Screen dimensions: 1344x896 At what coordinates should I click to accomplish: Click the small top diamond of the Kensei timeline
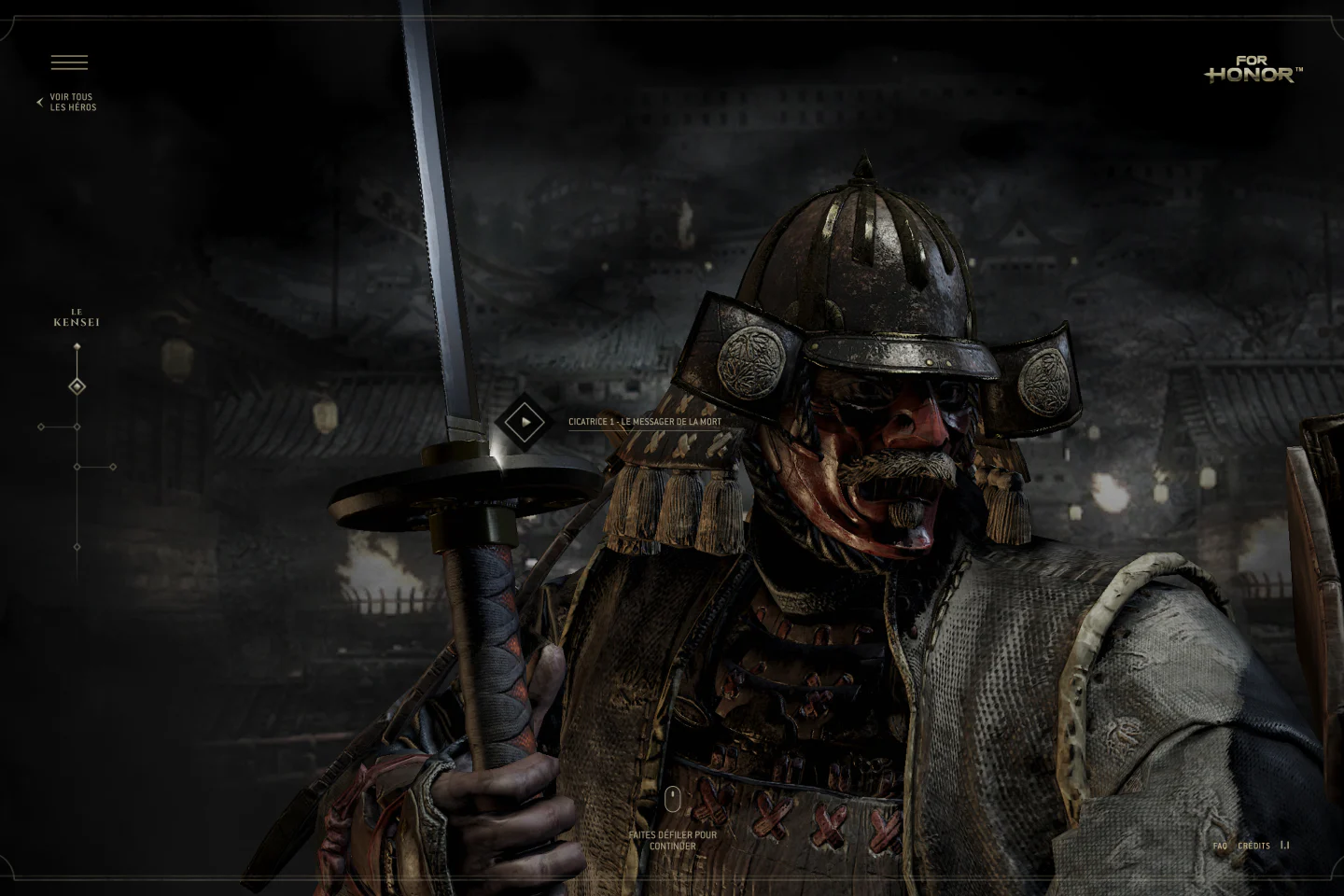[x=77, y=345]
